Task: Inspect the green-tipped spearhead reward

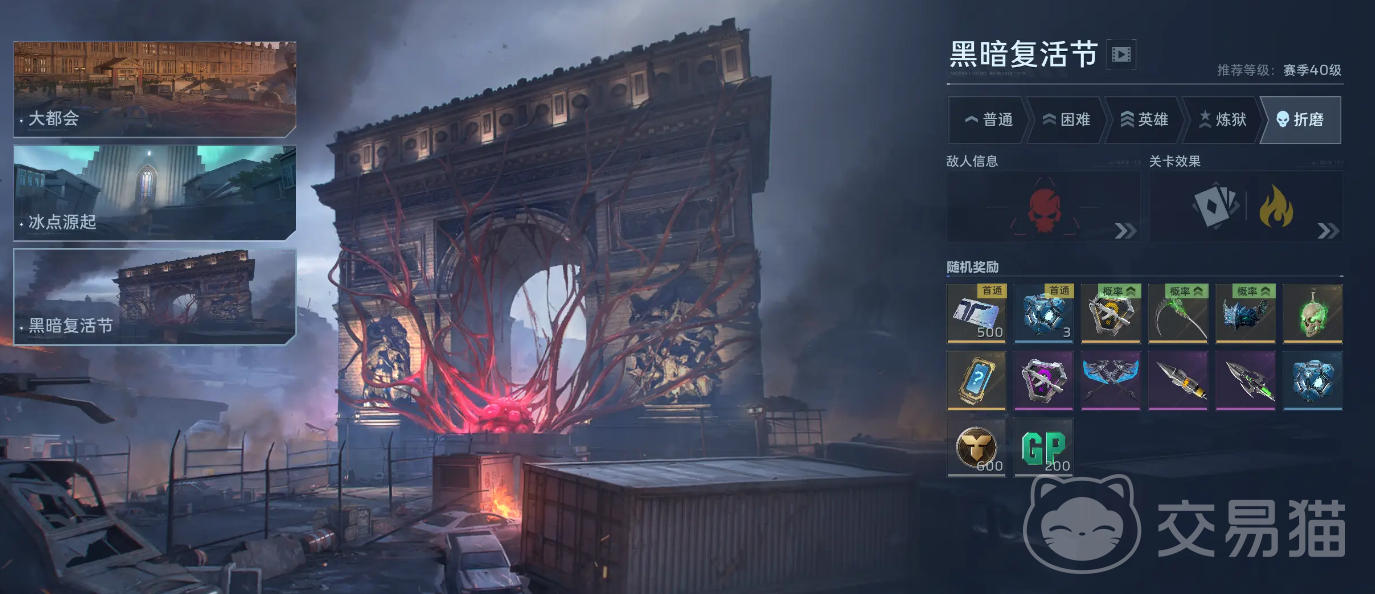Action: 1245,380
